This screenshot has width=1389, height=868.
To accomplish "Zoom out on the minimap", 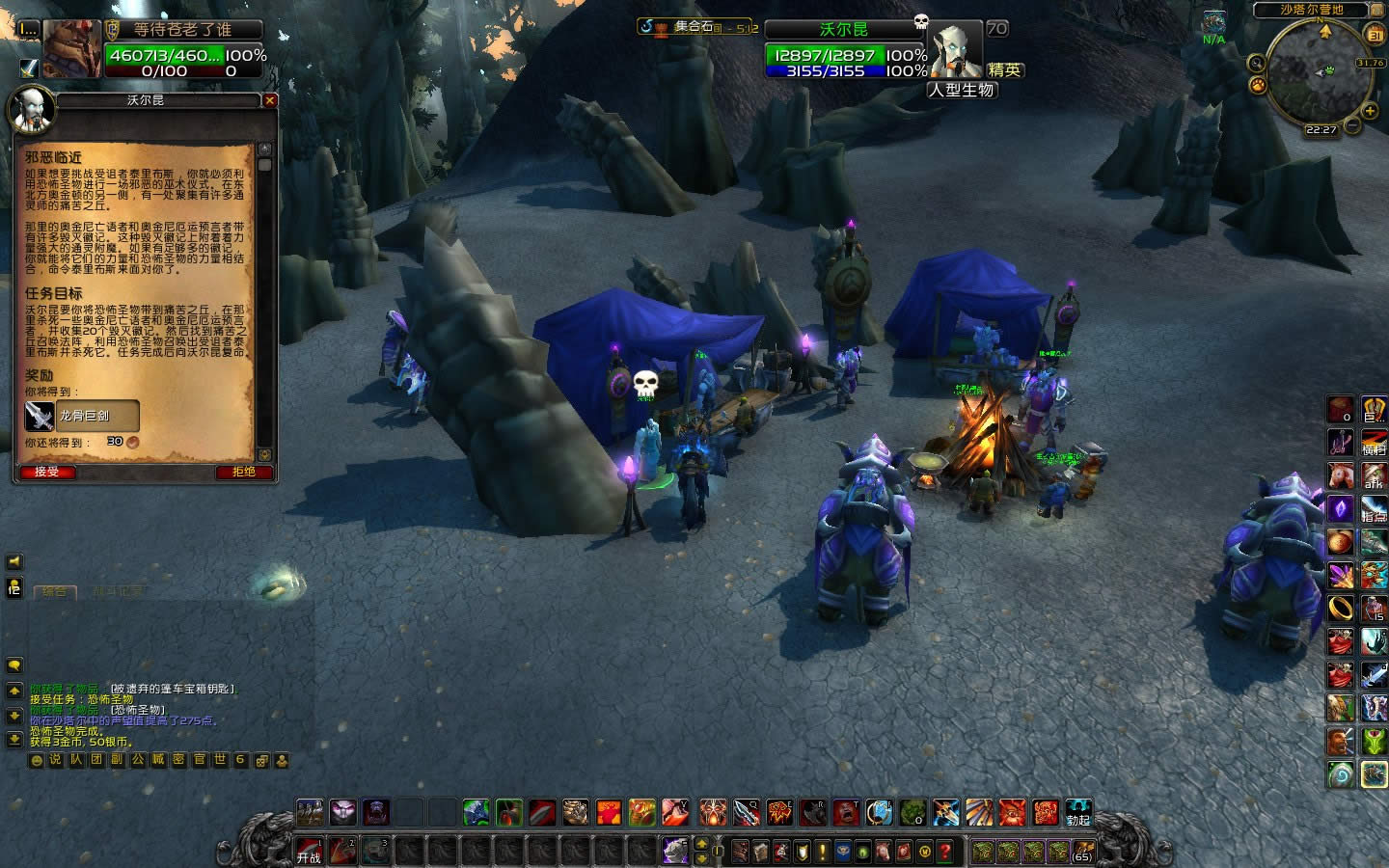I will (x=1352, y=126).
